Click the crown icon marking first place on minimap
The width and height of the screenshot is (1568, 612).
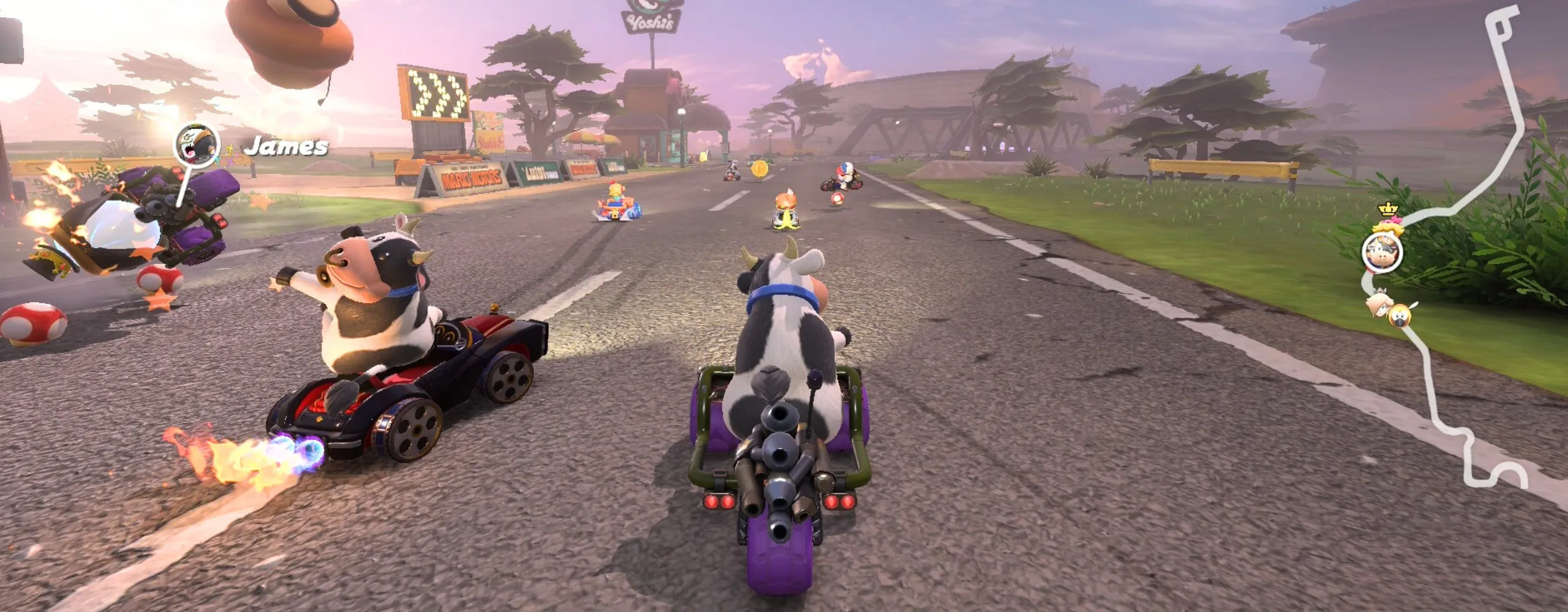coord(1388,209)
